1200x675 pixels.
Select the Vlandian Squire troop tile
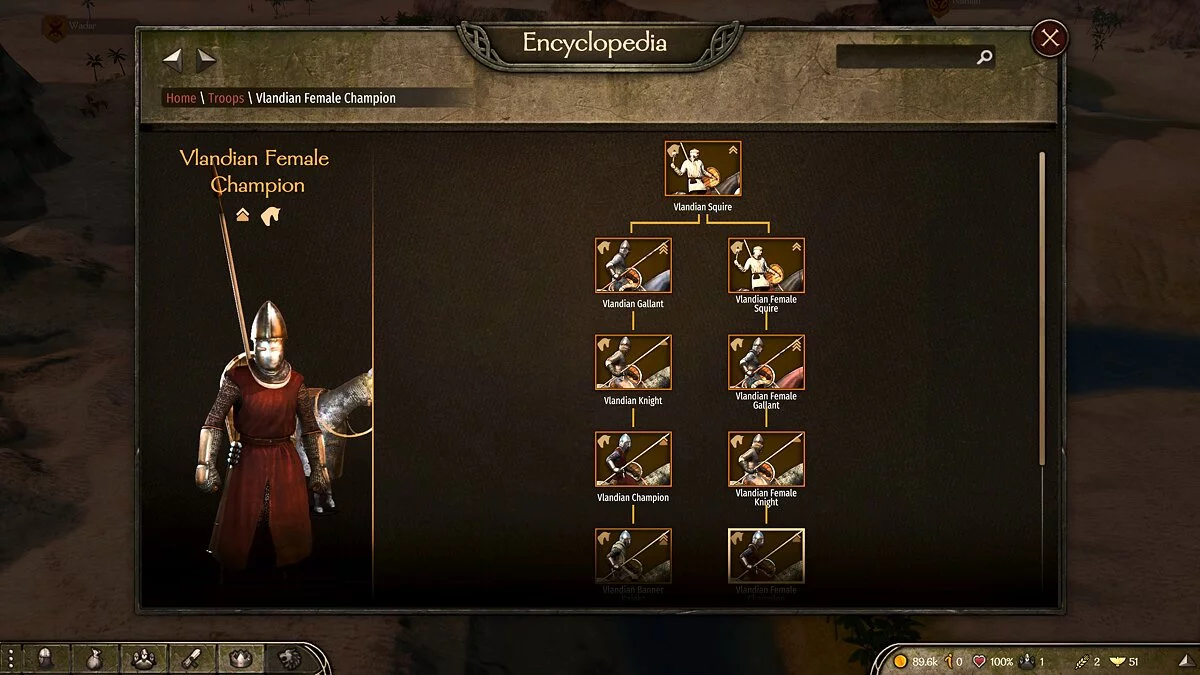pos(703,169)
